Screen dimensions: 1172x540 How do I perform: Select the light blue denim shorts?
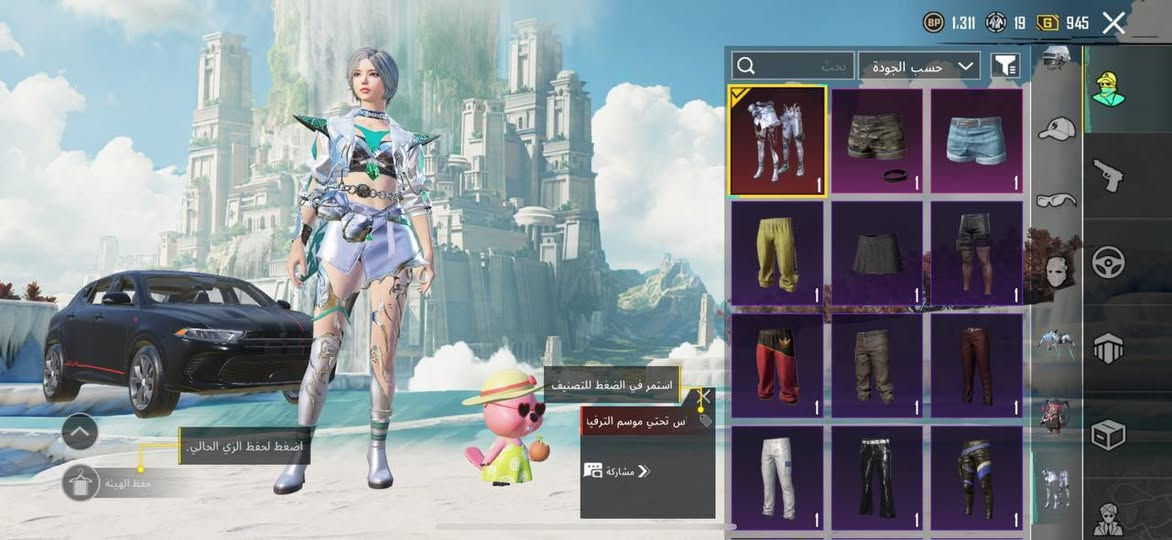click(x=976, y=140)
